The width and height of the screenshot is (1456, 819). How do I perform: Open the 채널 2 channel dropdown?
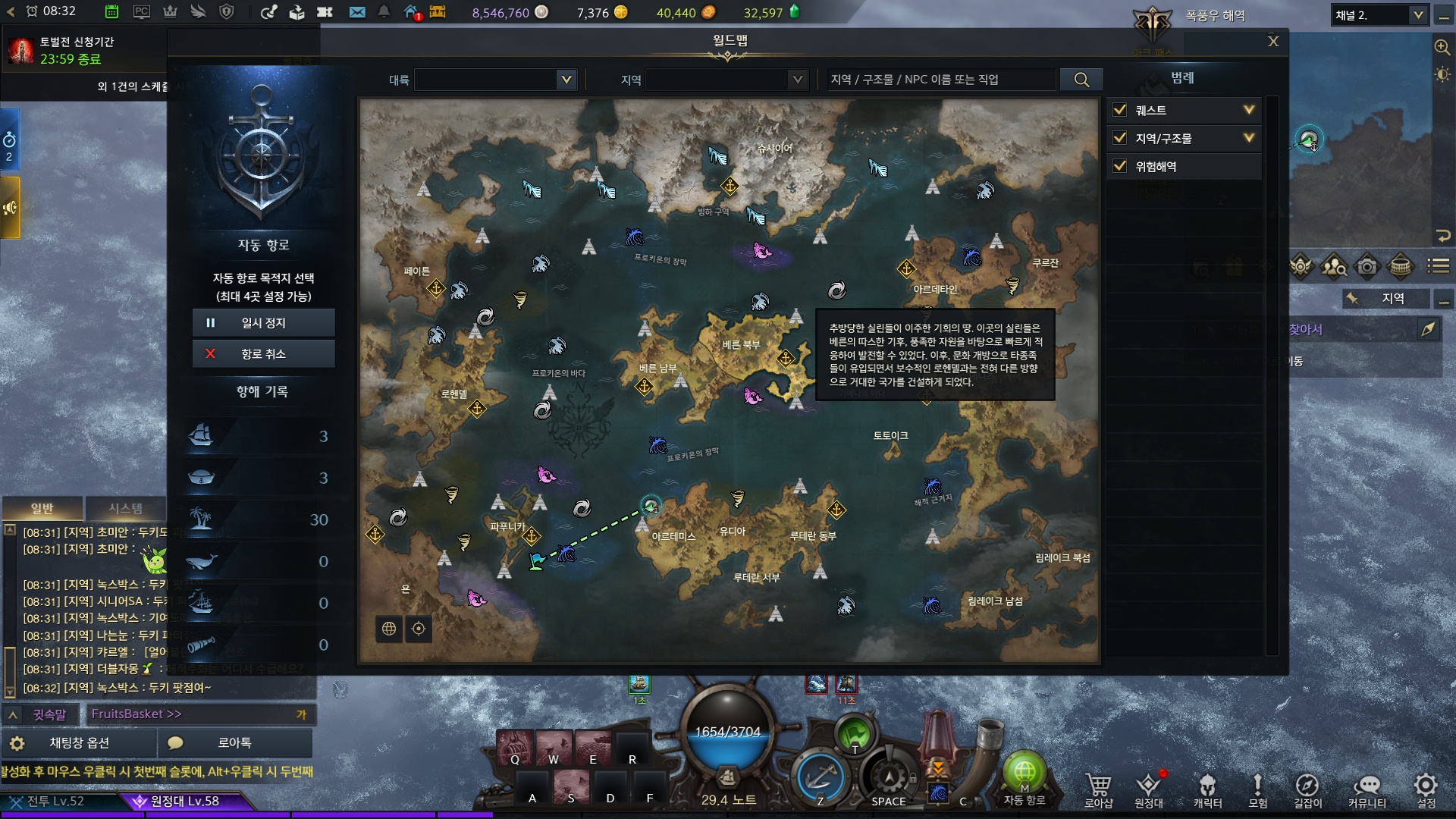point(1379,15)
